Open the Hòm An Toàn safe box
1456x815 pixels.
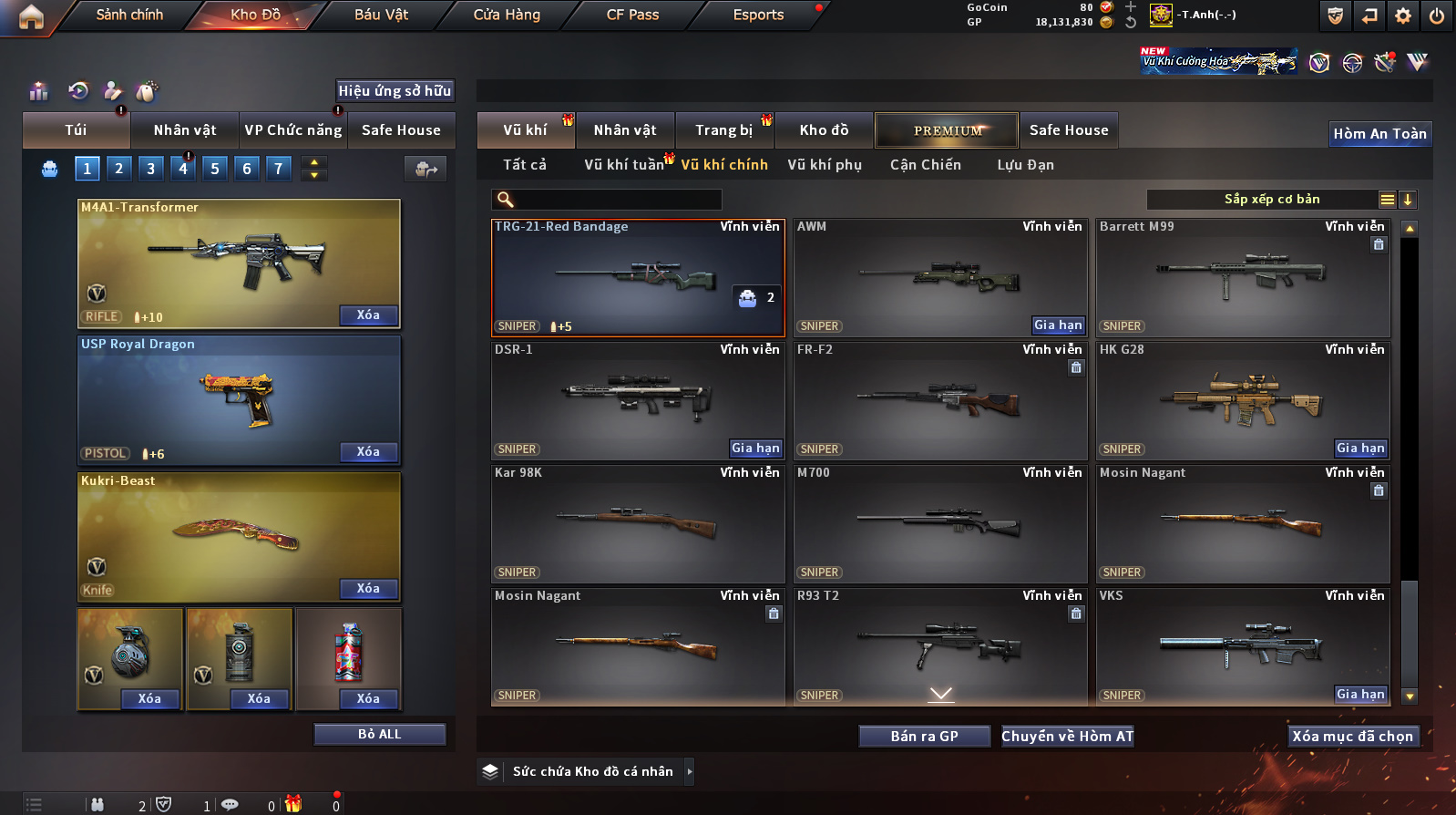pyautogui.click(x=1379, y=134)
